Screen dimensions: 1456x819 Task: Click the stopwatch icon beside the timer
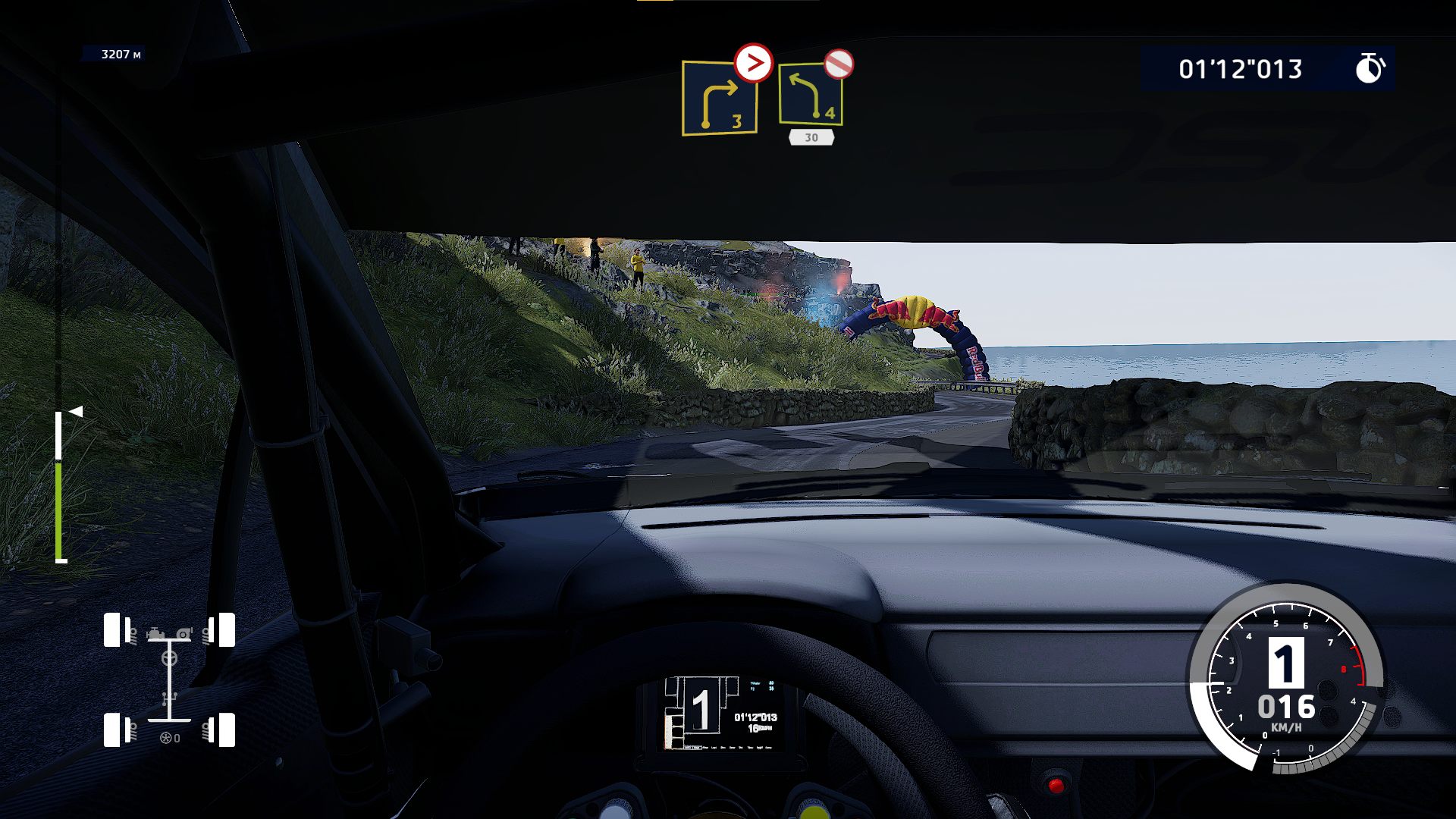pyautogui.click(x=1369, y=68)
